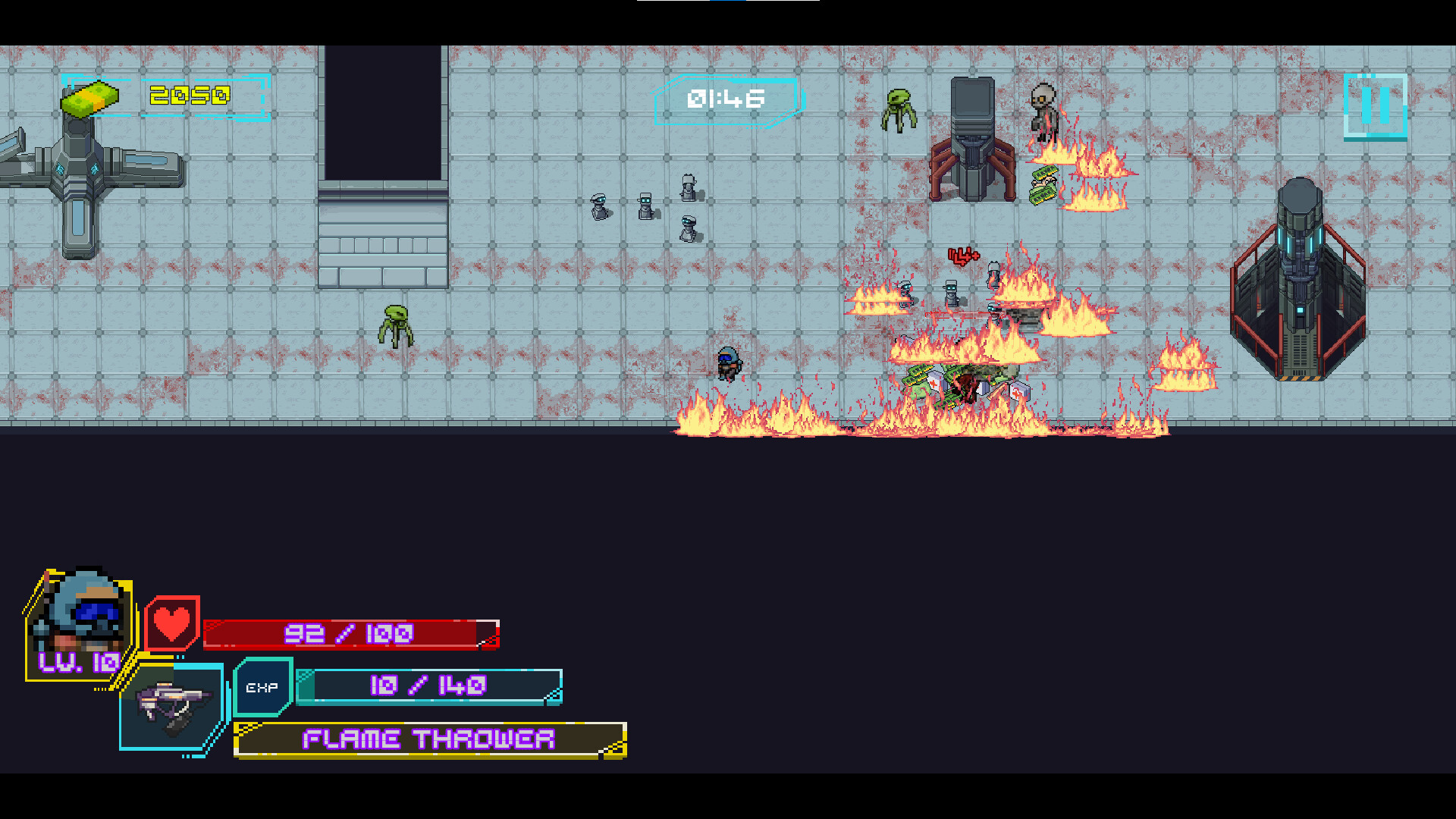Click the EXP bar showing 10 / 140
This screenshot has width=1456, height=819.
430,686
